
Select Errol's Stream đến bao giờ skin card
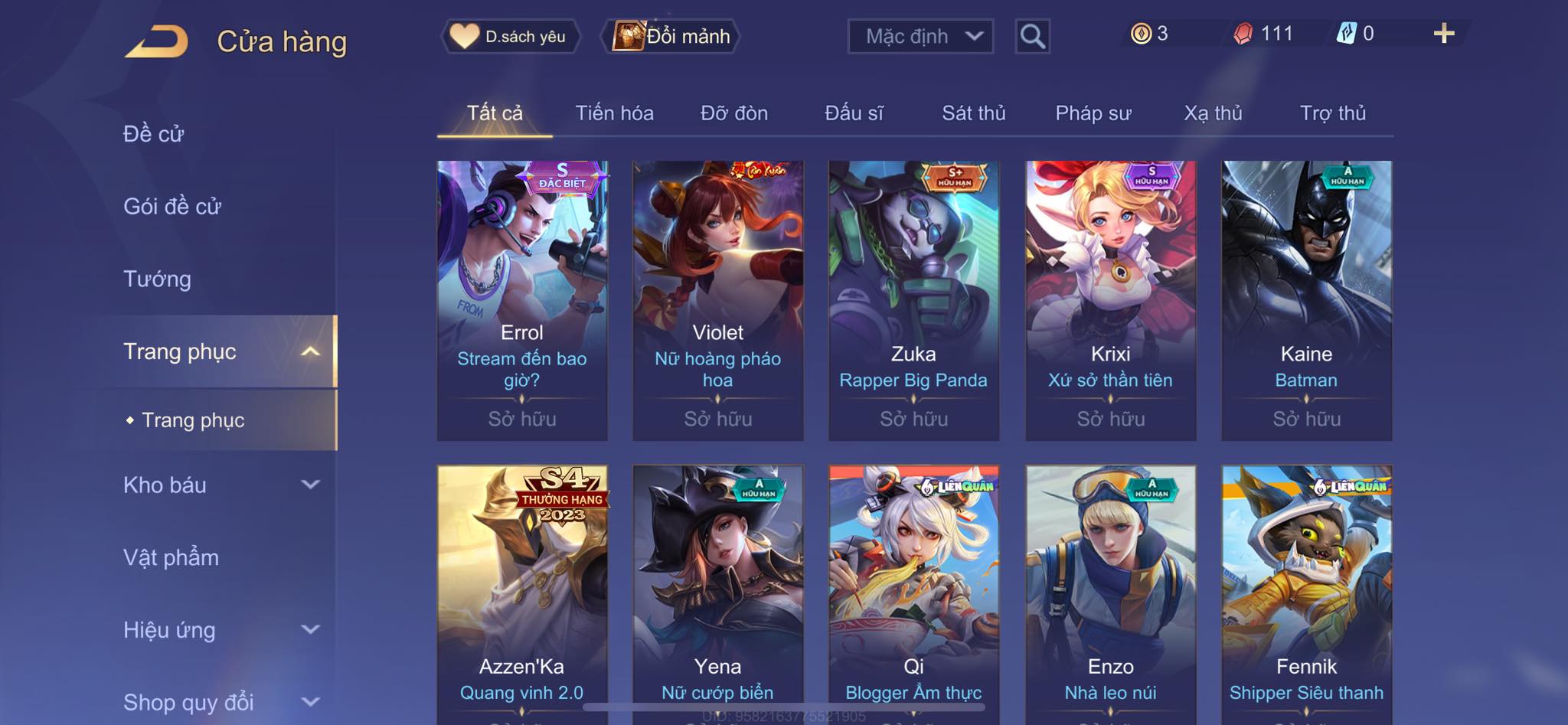coord(522,300)
